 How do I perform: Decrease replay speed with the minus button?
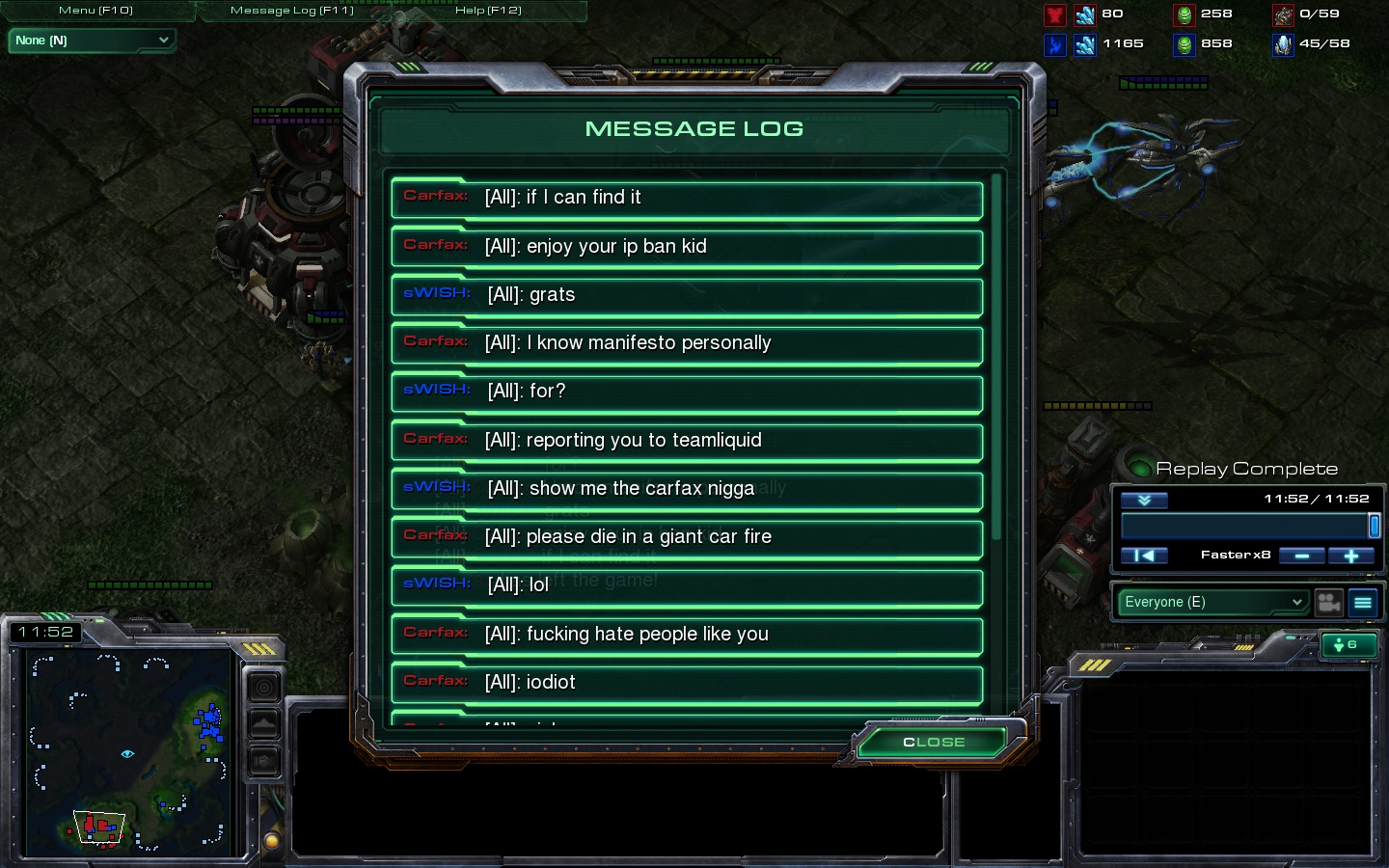1301,556
